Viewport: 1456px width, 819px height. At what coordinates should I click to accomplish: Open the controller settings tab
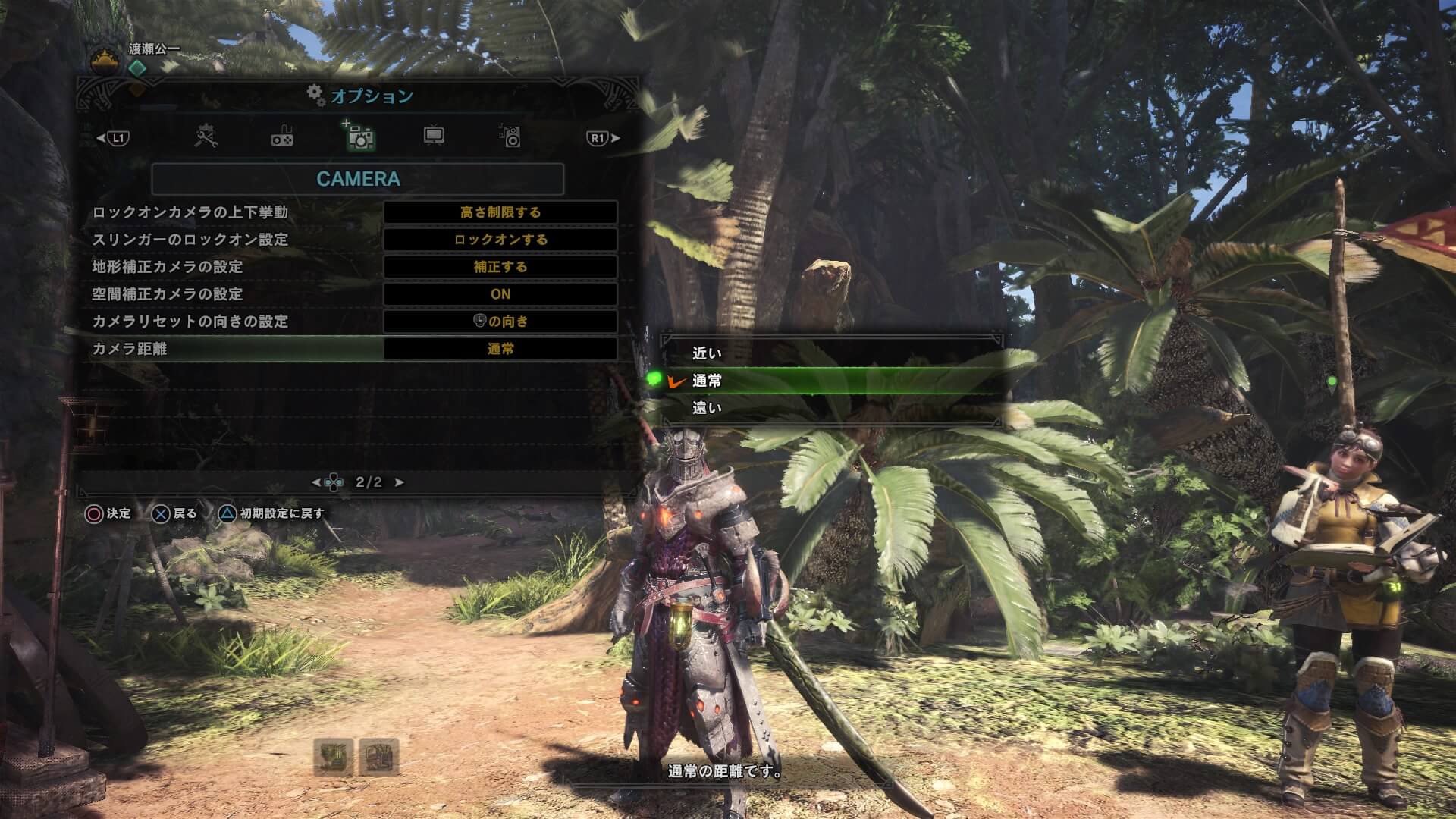coord(282,137)
